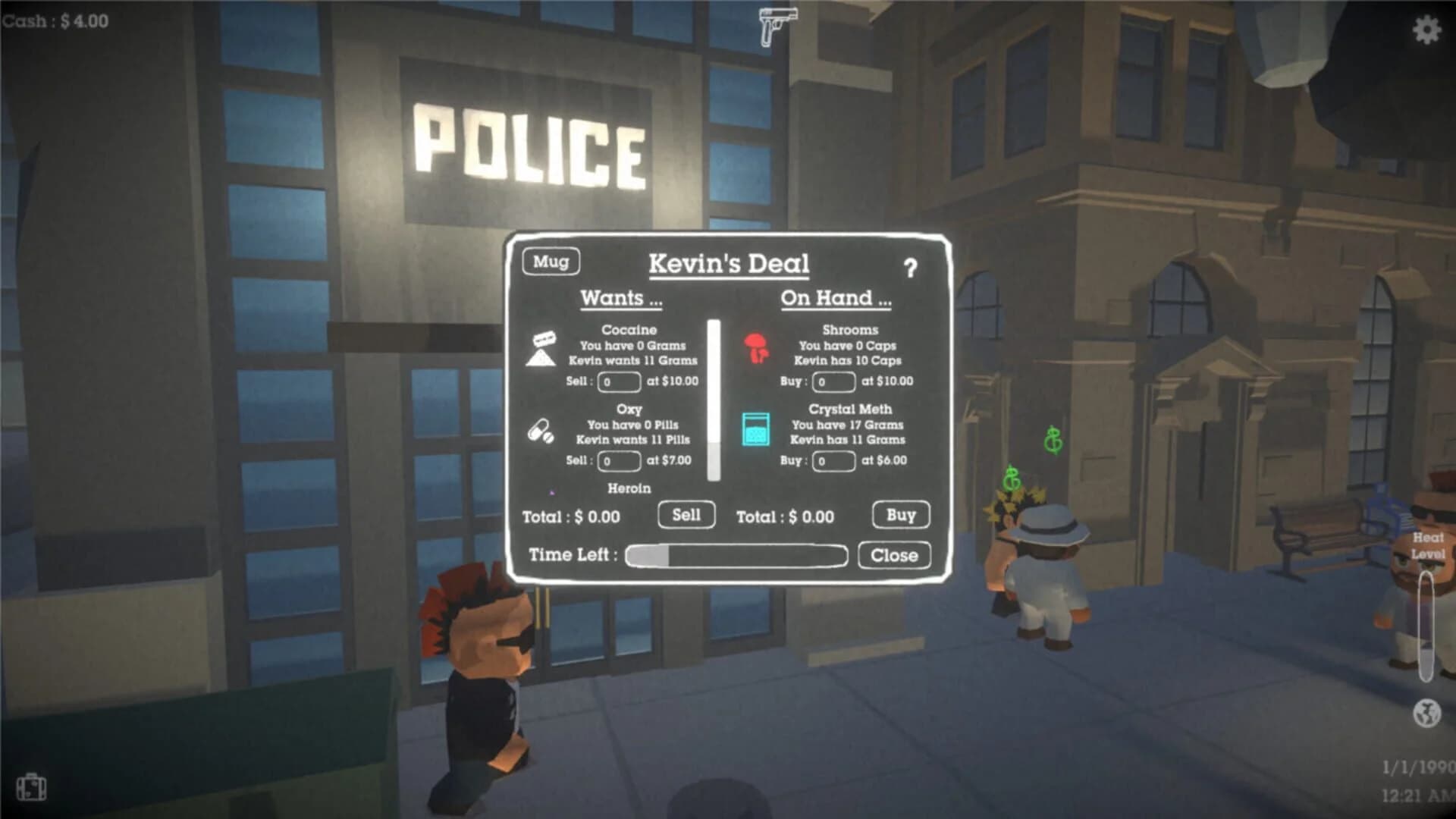Screen dimensions: 1456x819
Task: Click the Time Left progress bar
Action: [736, 555]
